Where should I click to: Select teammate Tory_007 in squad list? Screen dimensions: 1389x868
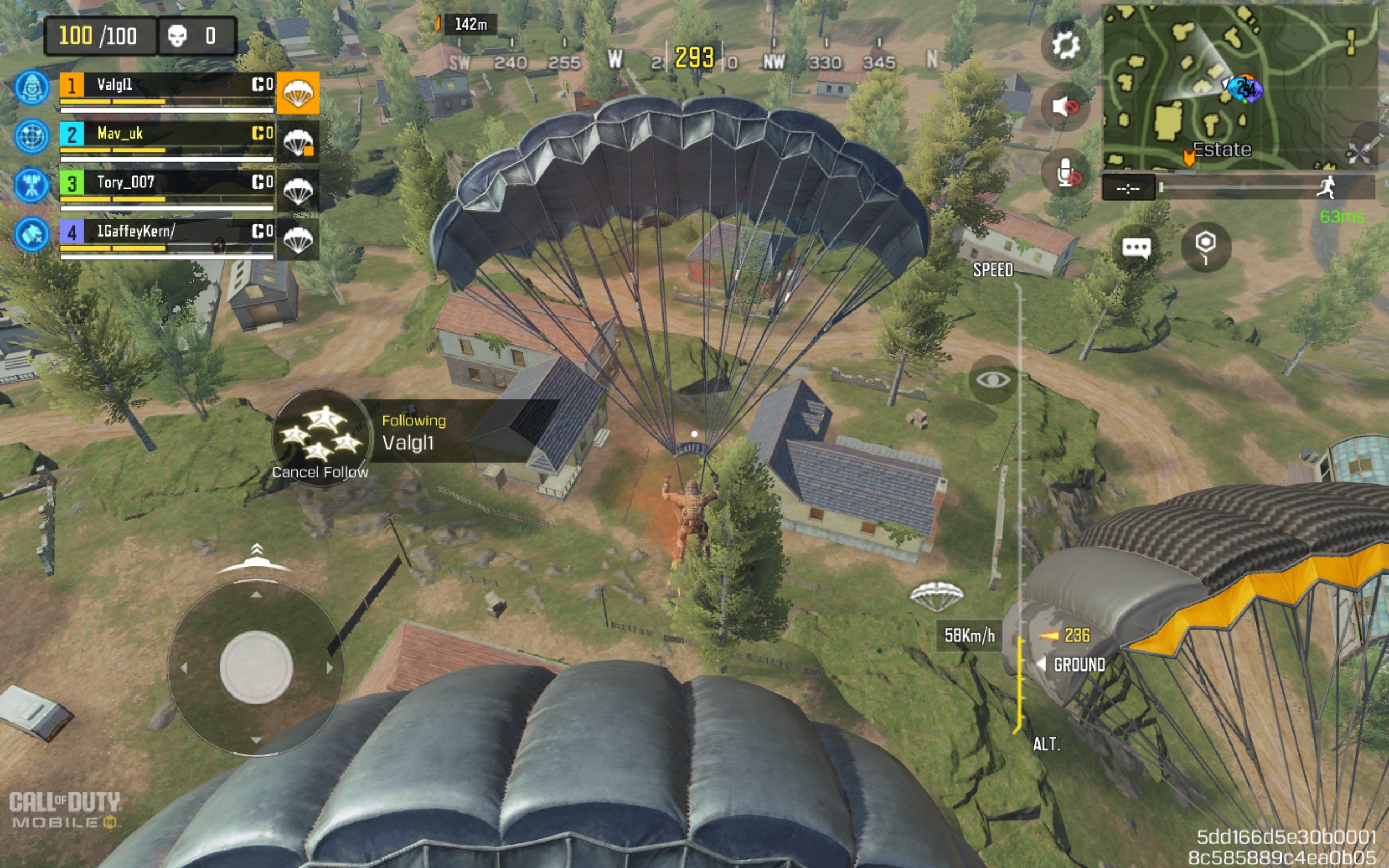tap(167, 183)
